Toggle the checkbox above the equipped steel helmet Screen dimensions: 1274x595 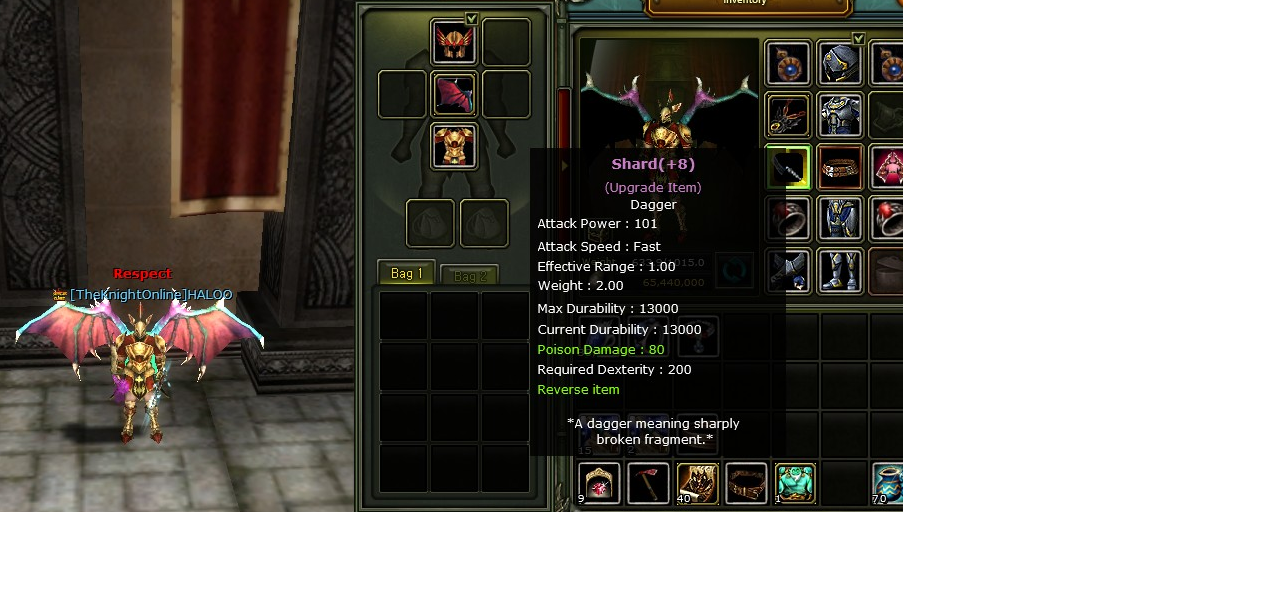click(x=858, y=39)
